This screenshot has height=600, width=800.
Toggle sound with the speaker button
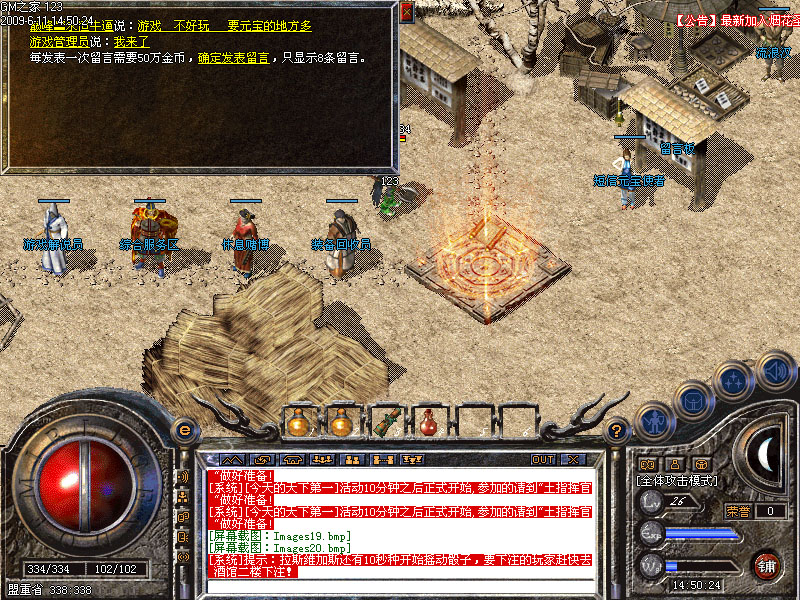pyautogui.click(x=775, y=369)
